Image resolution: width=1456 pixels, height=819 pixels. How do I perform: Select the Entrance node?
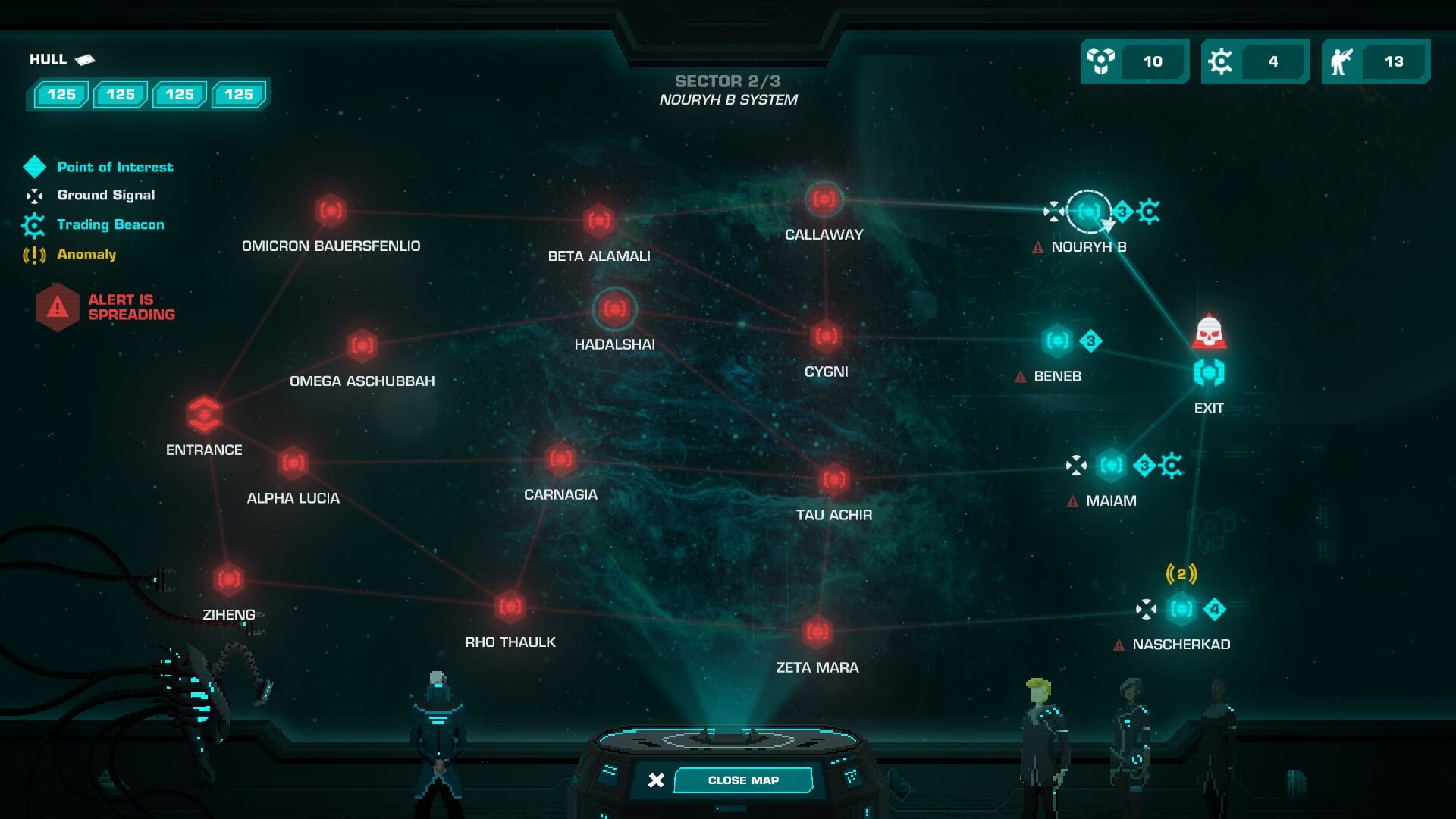204,414
